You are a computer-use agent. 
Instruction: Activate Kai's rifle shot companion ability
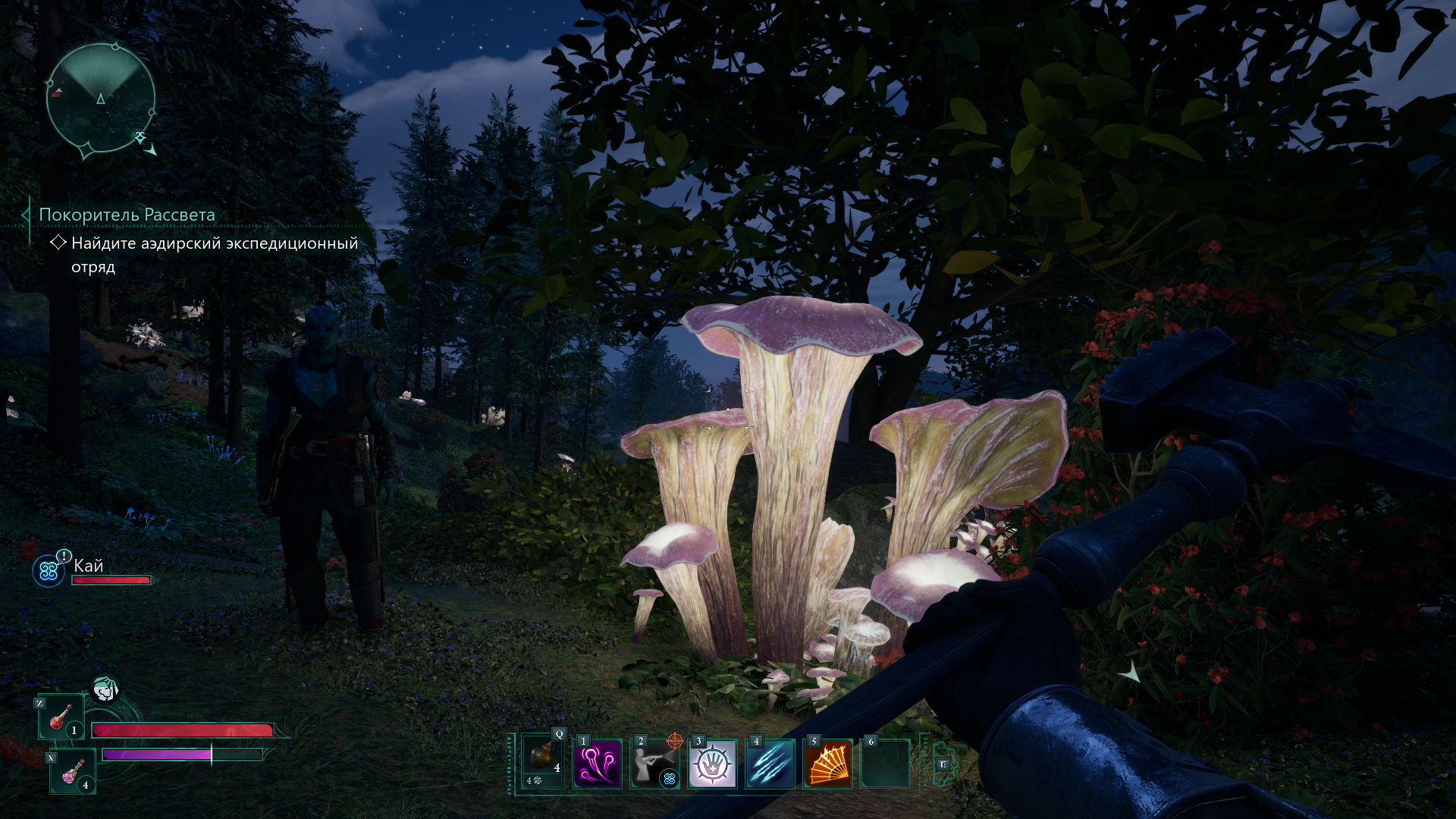coord(654,764)
